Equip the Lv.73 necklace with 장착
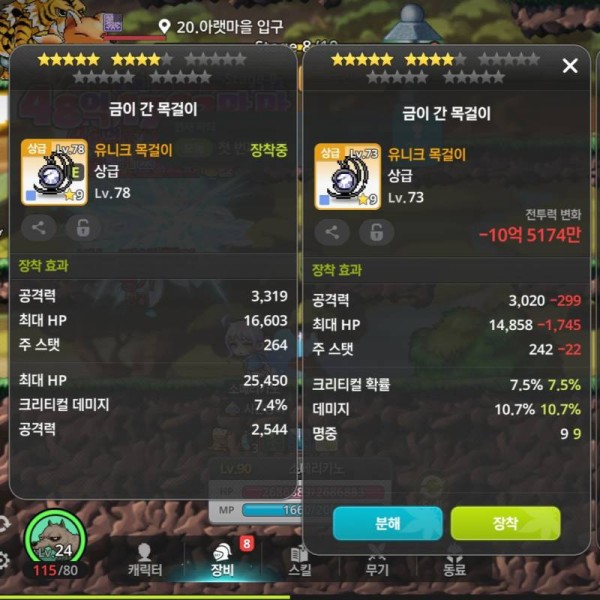 click(x=505, y=523)
